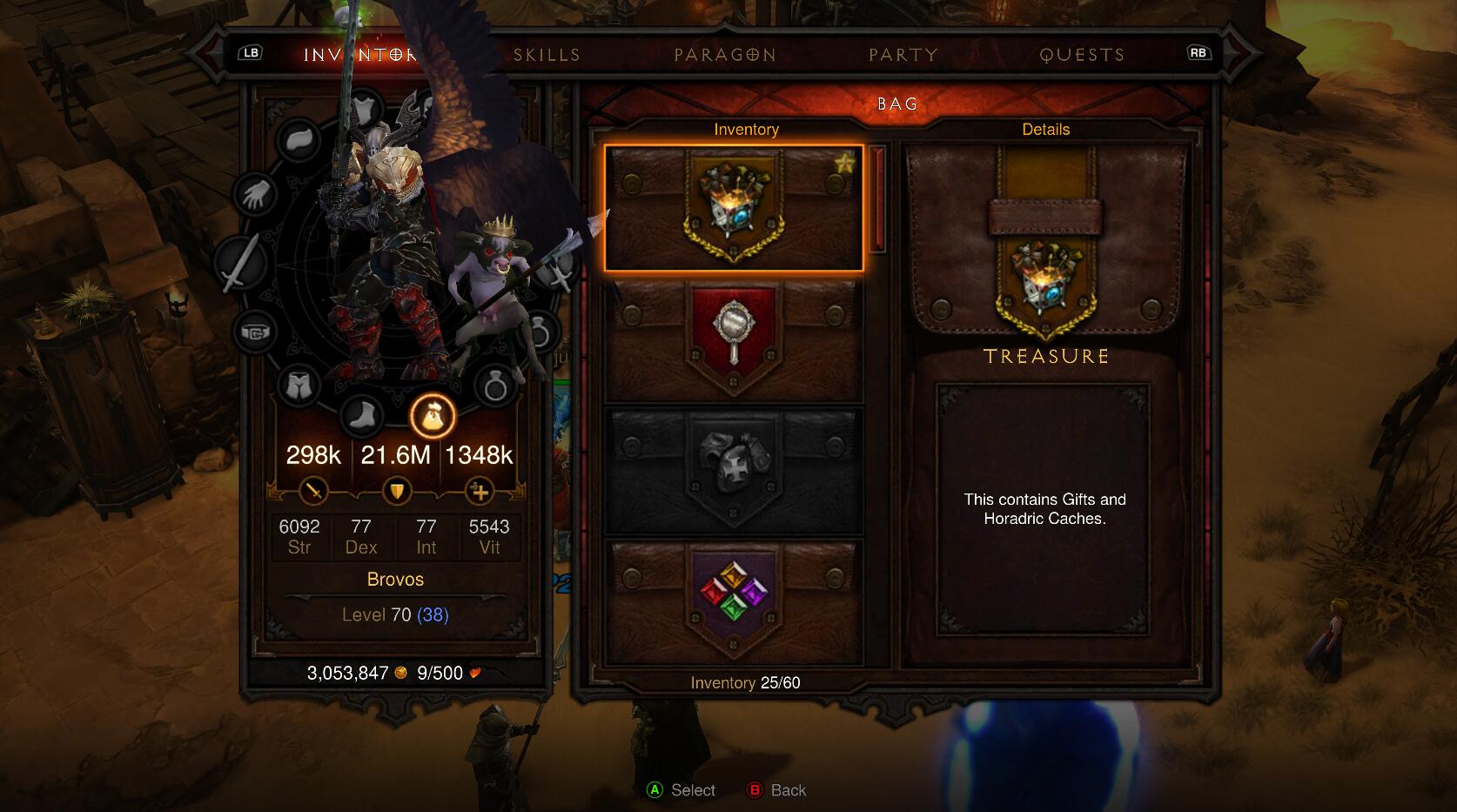Open the Paragon tab
This screenshot has width=1457, height=812.
pyautogui.click(x=725, y=55)
